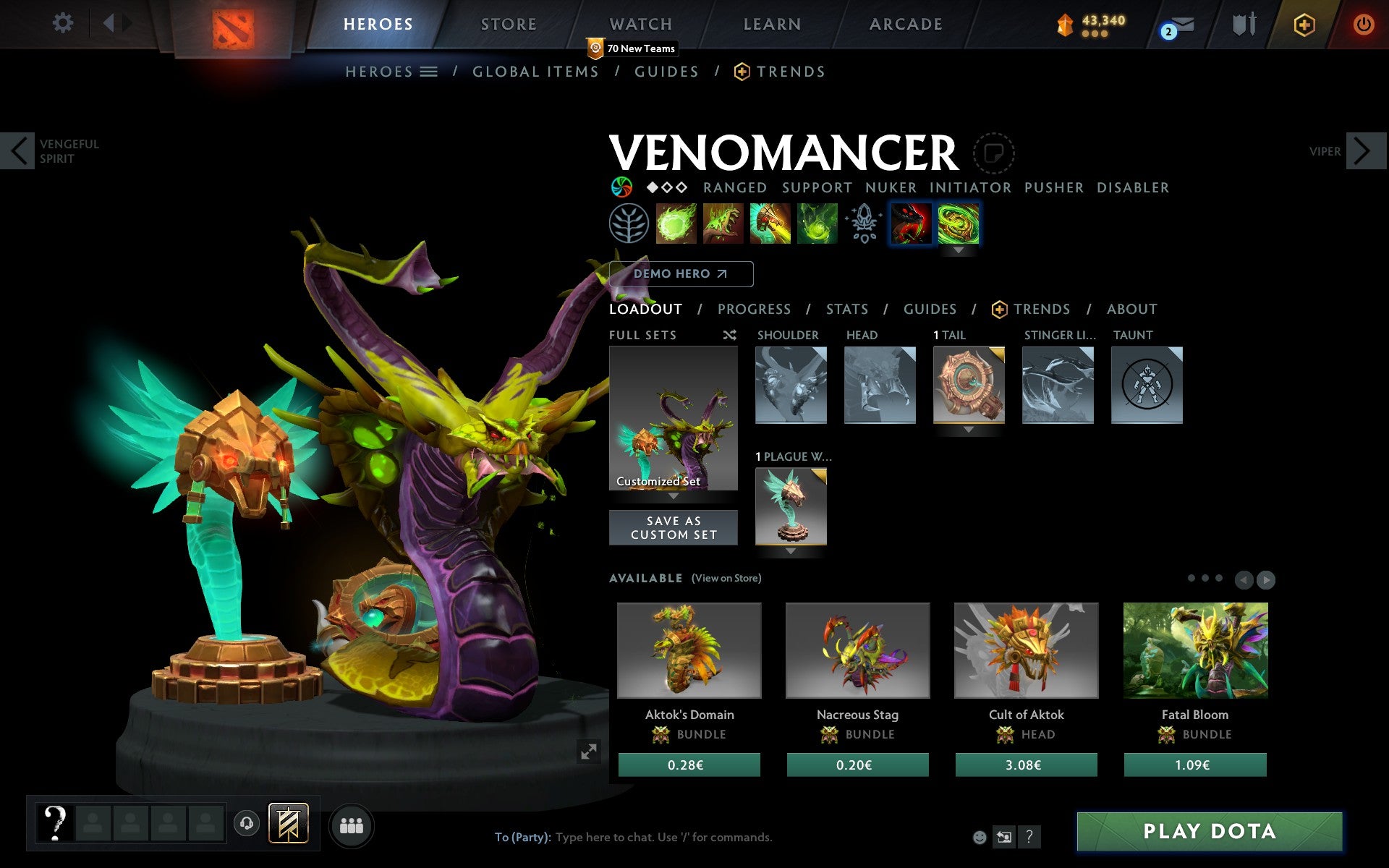The height and width of the screenshot is (868, 1389).
Task: Select the equipped Tail item slot
Action: tap(969, 385)
